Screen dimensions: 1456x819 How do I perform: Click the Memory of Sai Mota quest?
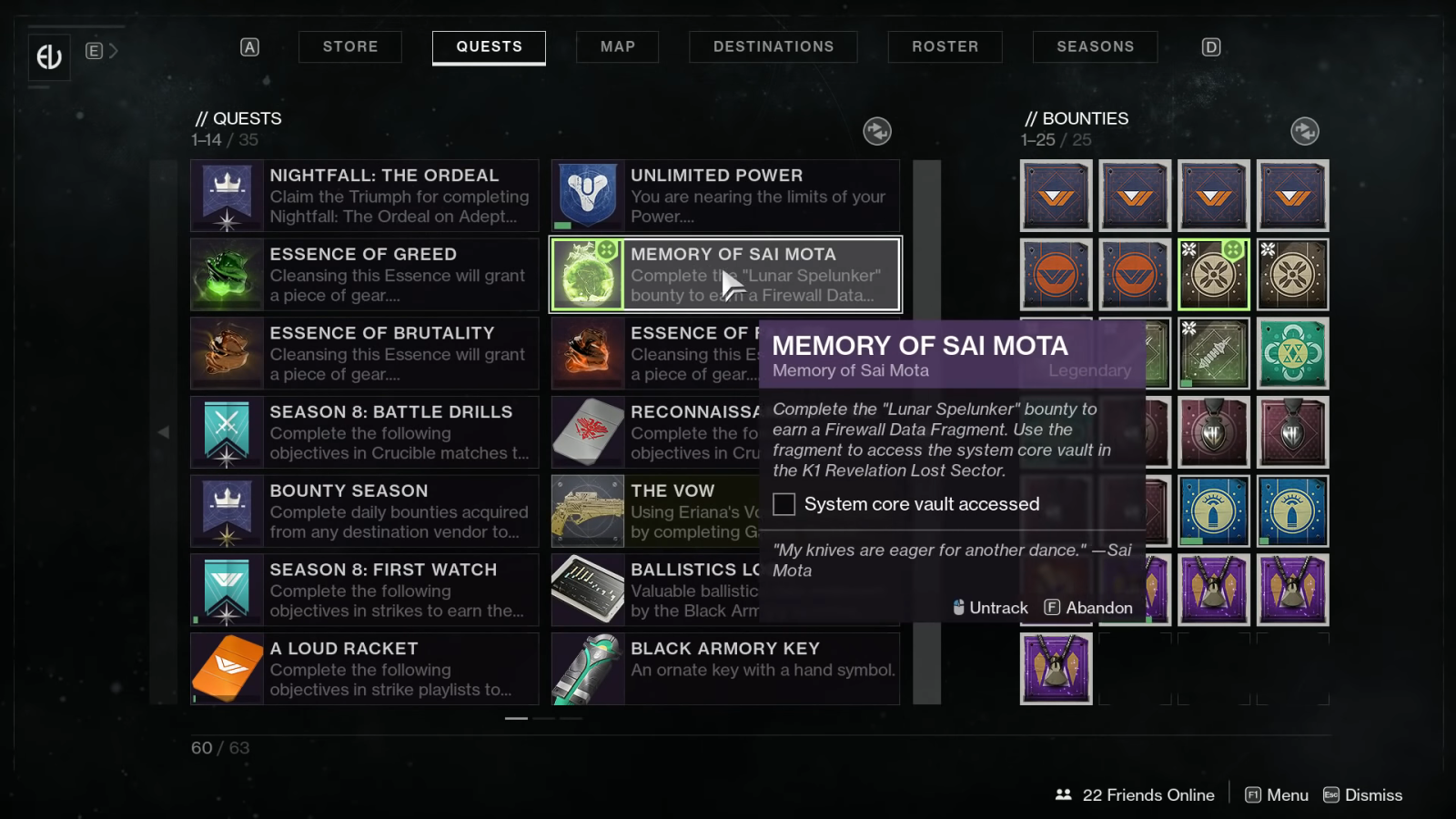725,275
